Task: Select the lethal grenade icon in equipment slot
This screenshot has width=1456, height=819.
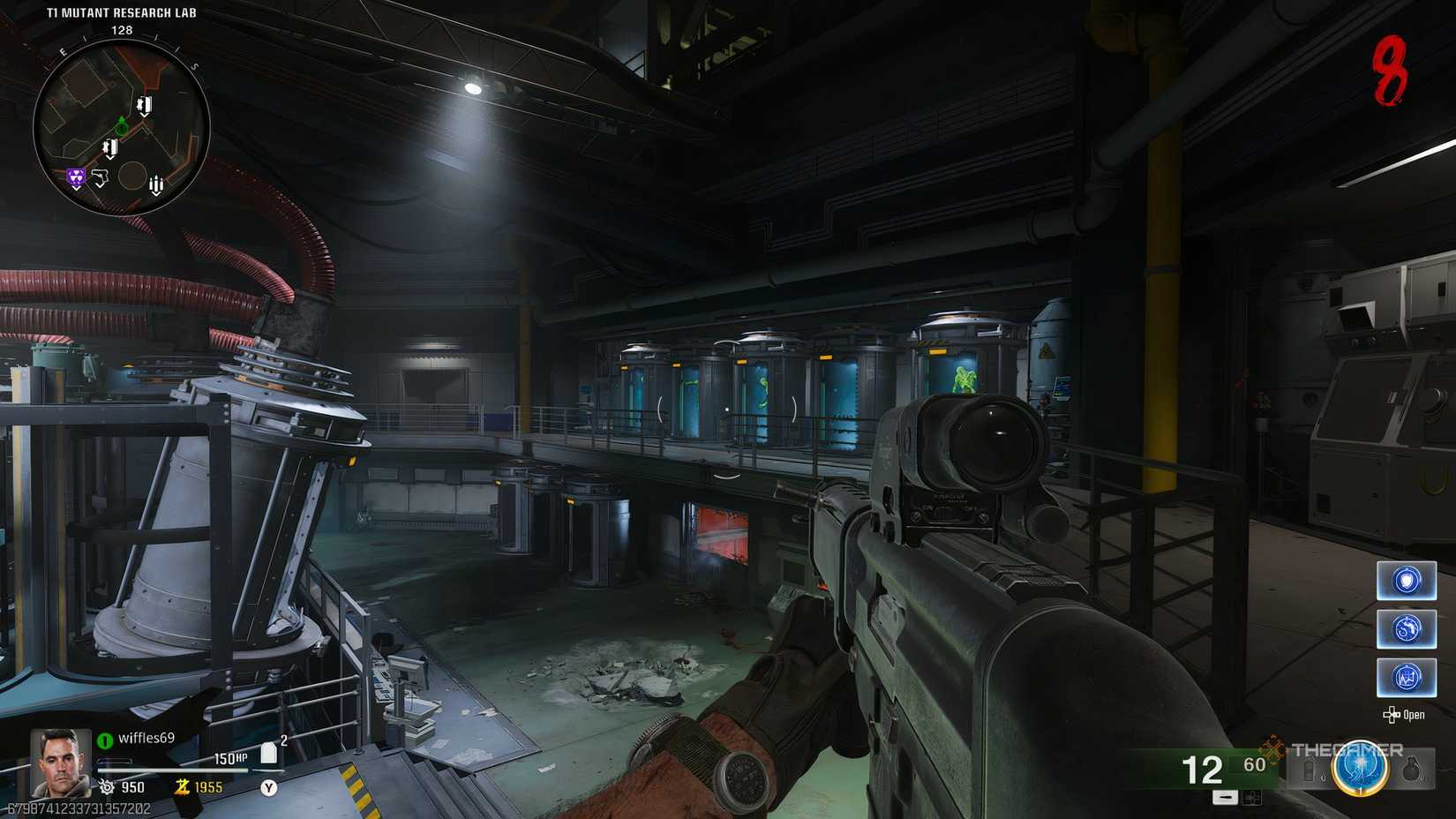Action: pos(1411,770)
